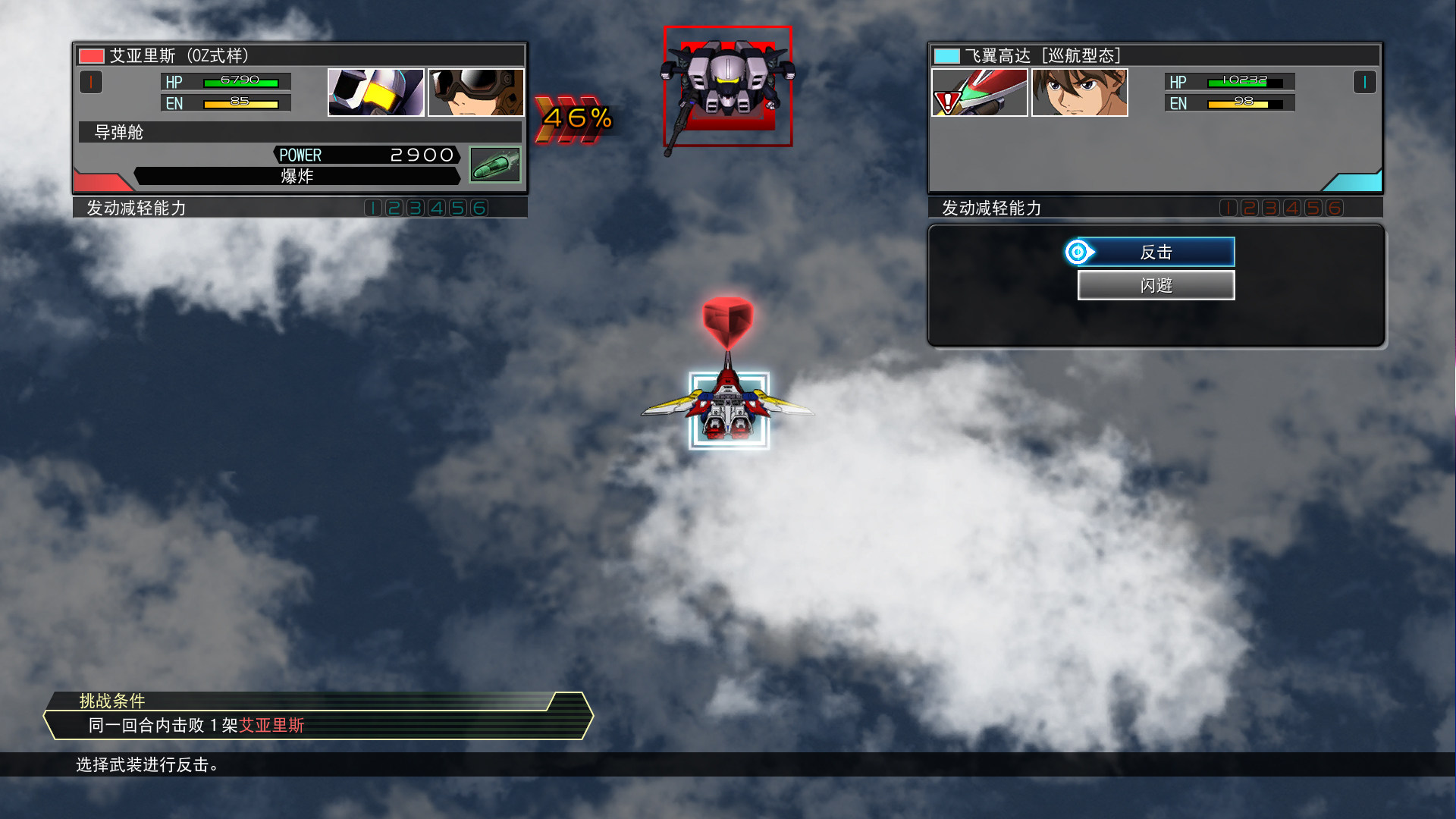Select the enemy Aries unit marker
This screenshot has width=1456, height=819.
tap(728, 86)
